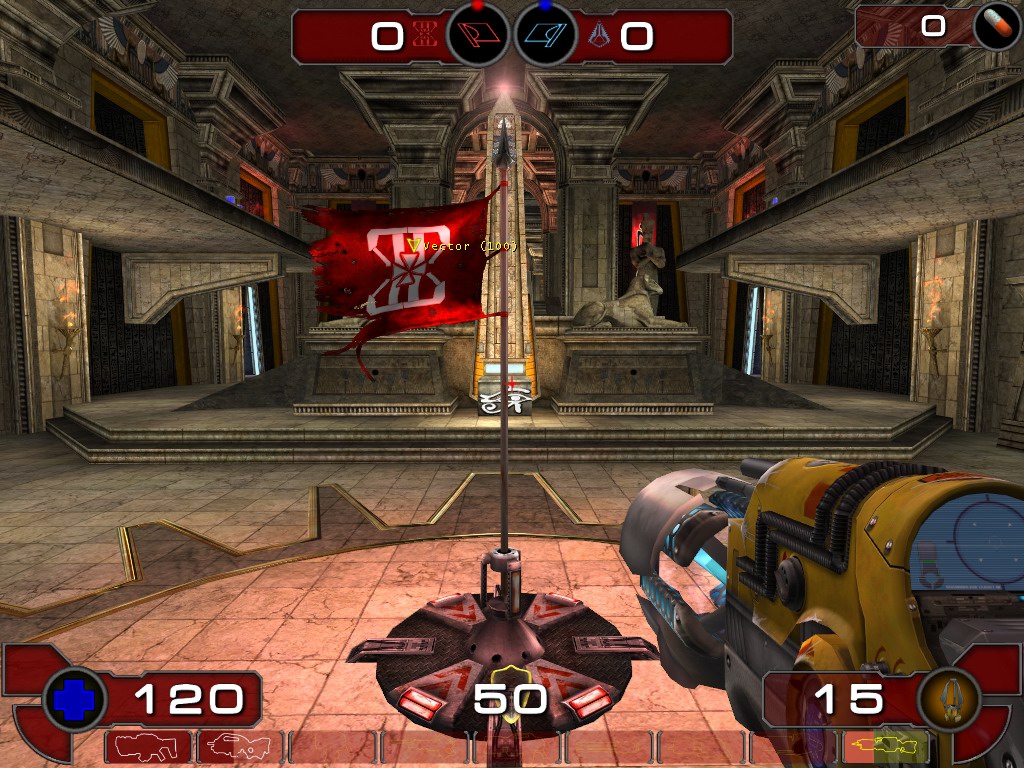Select the highlighted yellow weapon slot
The height and width of the screenshot is (768, 1024).
coord(886,746)
